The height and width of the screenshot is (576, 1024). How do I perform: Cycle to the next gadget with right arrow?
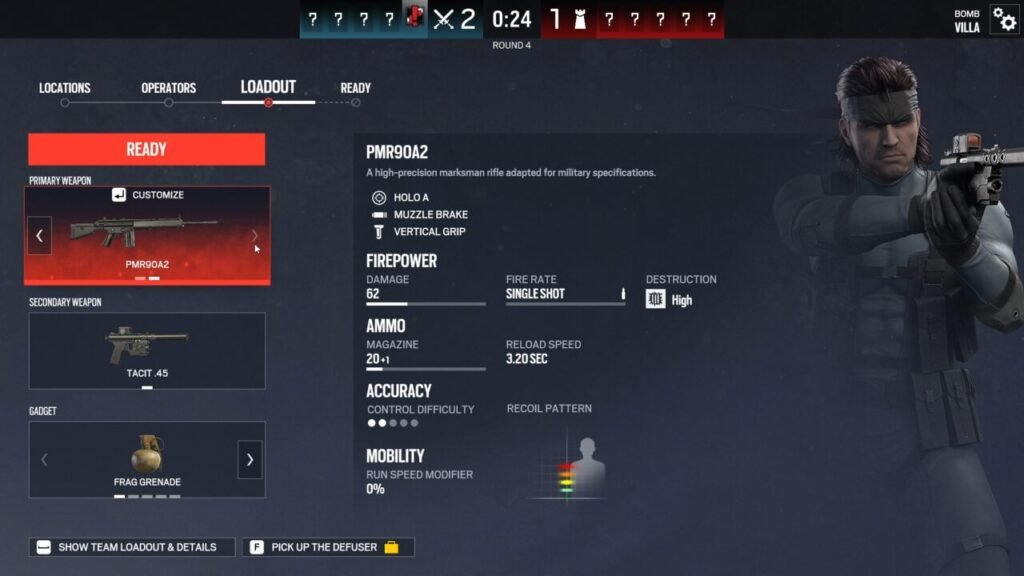[250, 460]
